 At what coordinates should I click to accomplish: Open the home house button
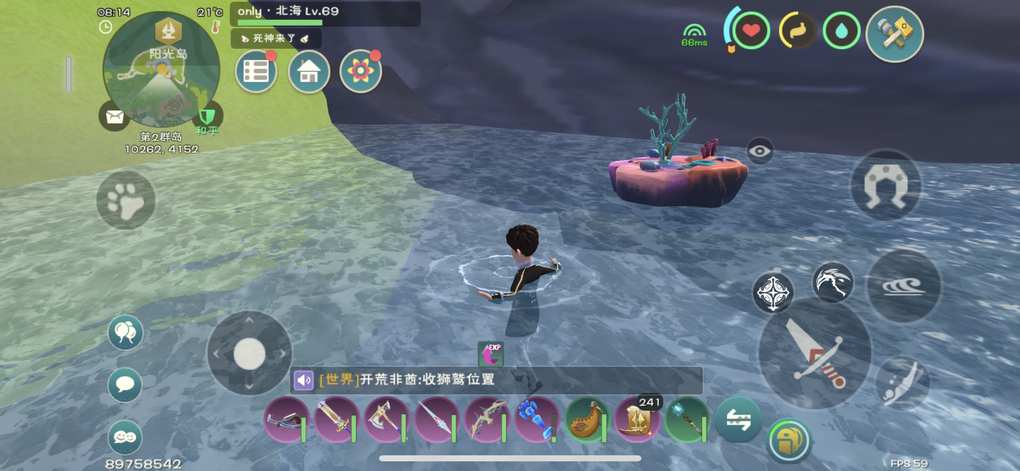309,72
